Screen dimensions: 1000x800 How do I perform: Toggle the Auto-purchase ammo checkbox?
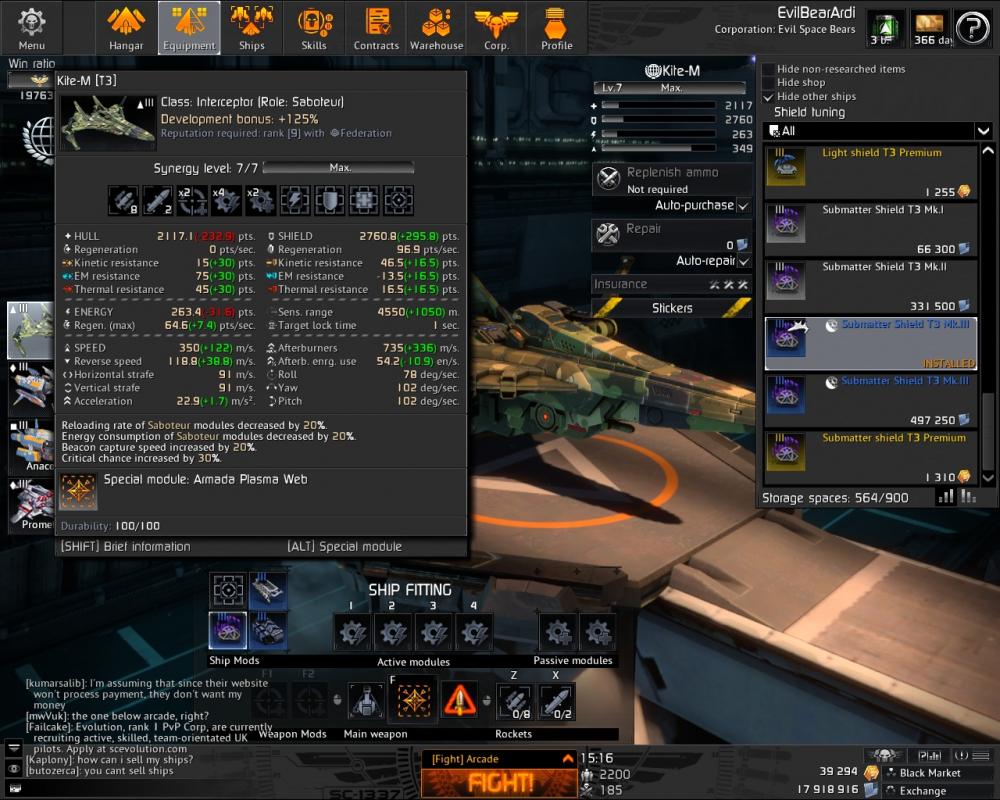click(742, 206)
